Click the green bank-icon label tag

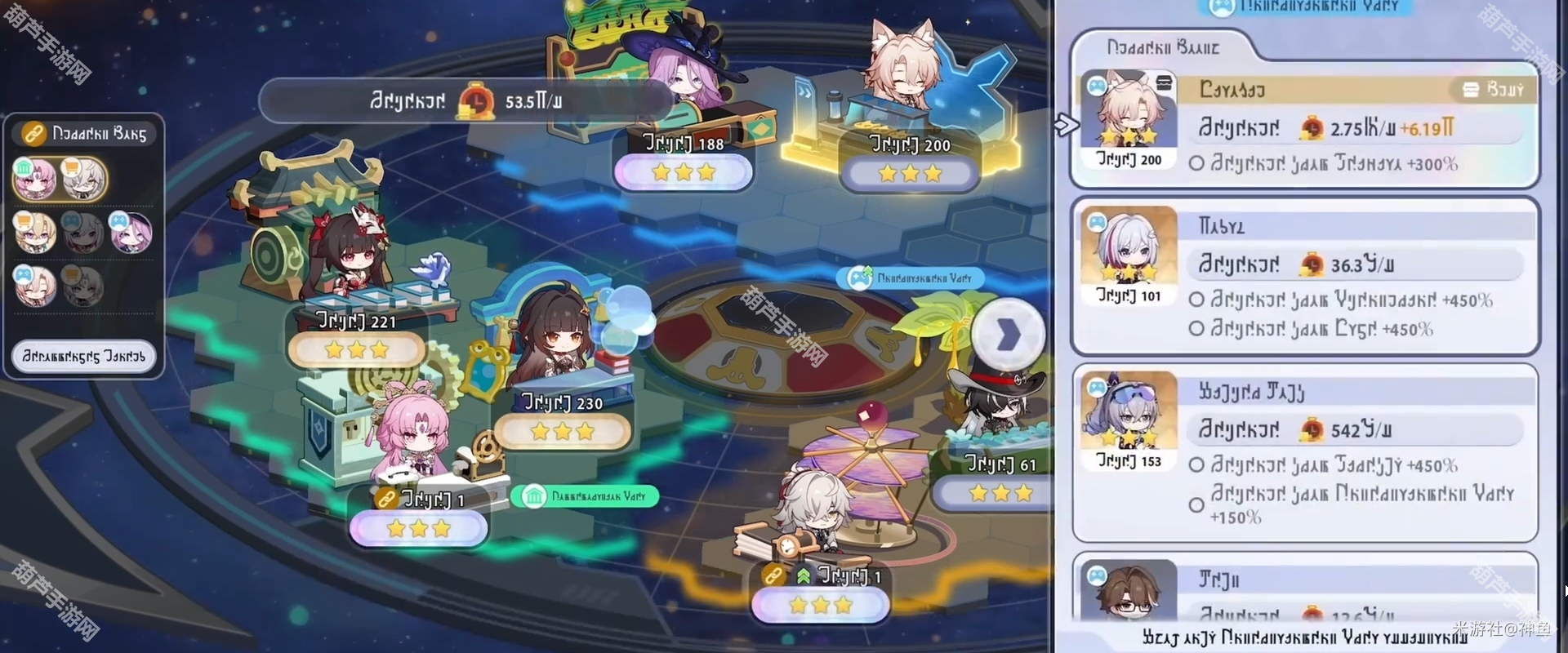pyautogui.click(x=585, y=496)
